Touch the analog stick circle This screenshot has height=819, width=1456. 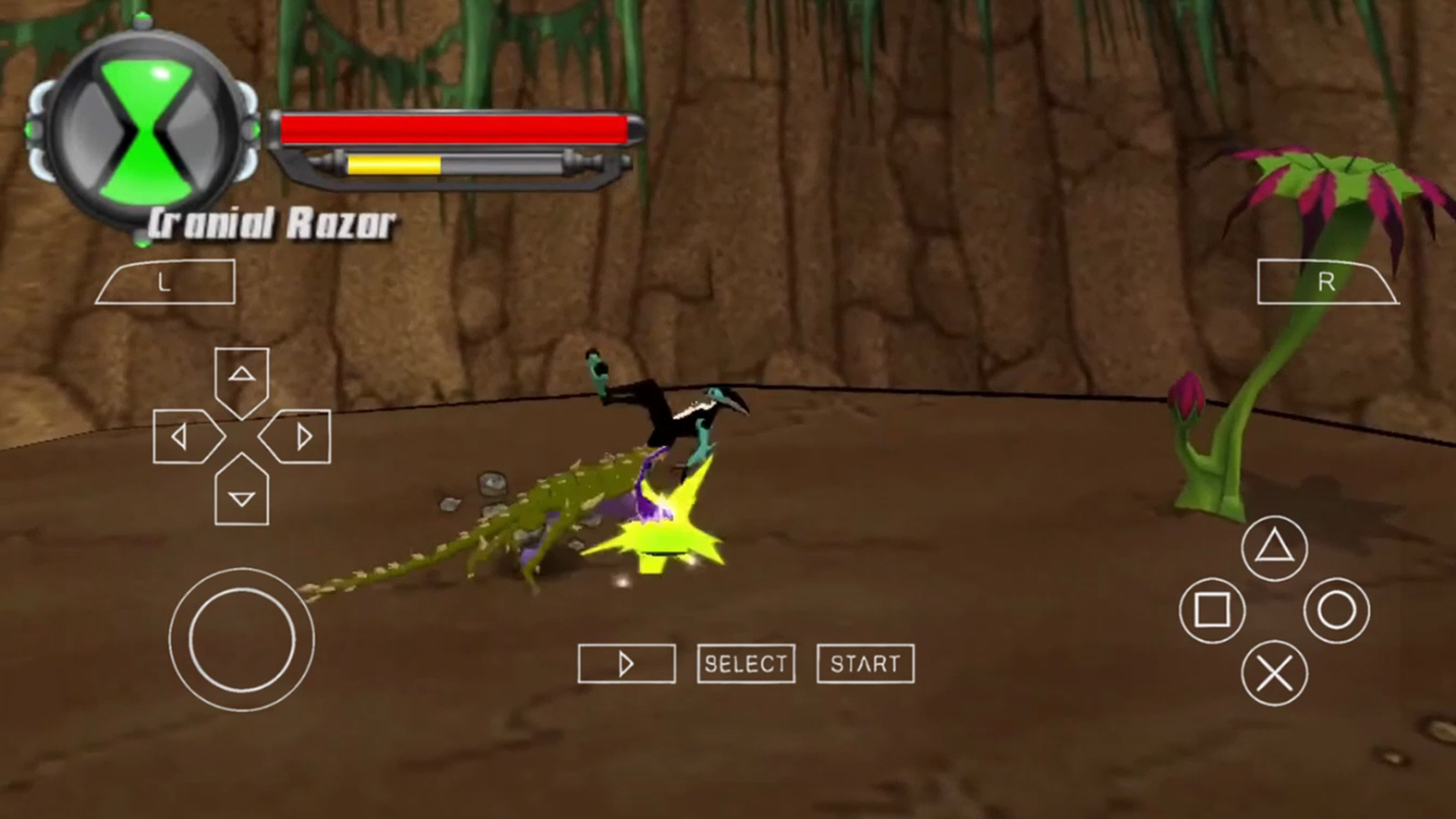pos(241,640)
